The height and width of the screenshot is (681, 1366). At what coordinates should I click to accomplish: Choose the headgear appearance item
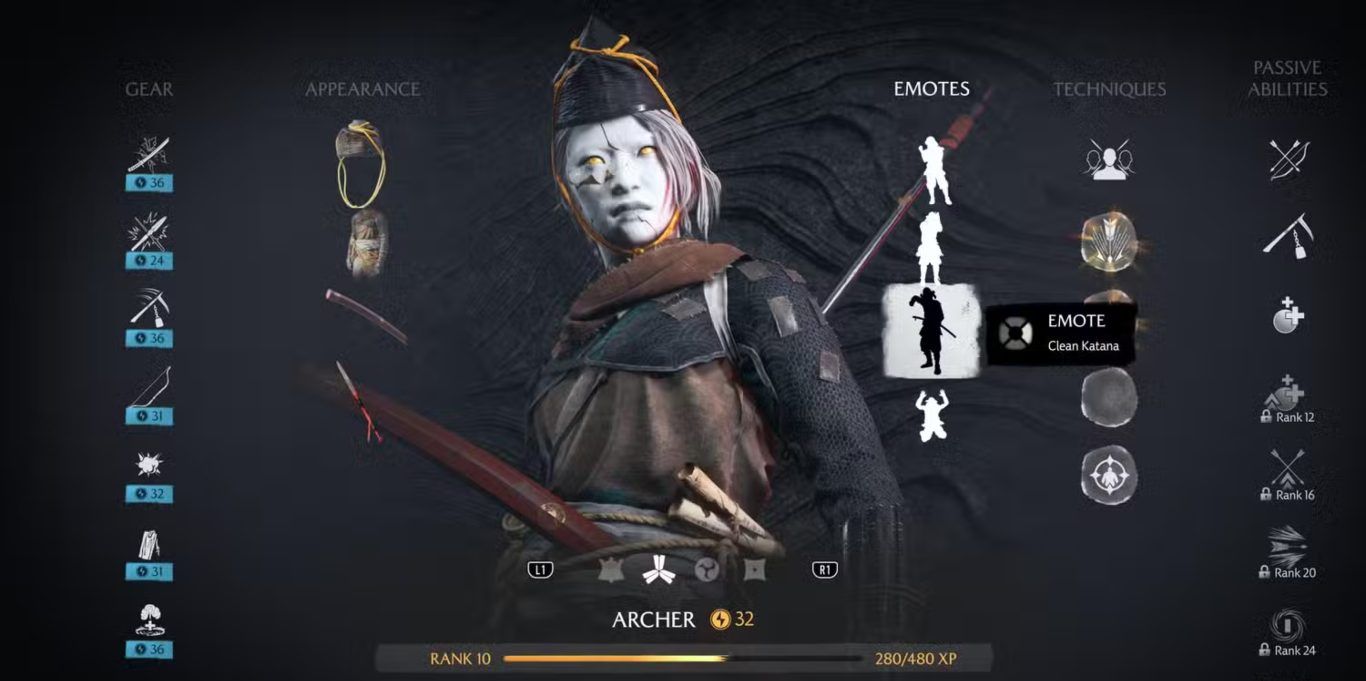[x=361, y=160]
